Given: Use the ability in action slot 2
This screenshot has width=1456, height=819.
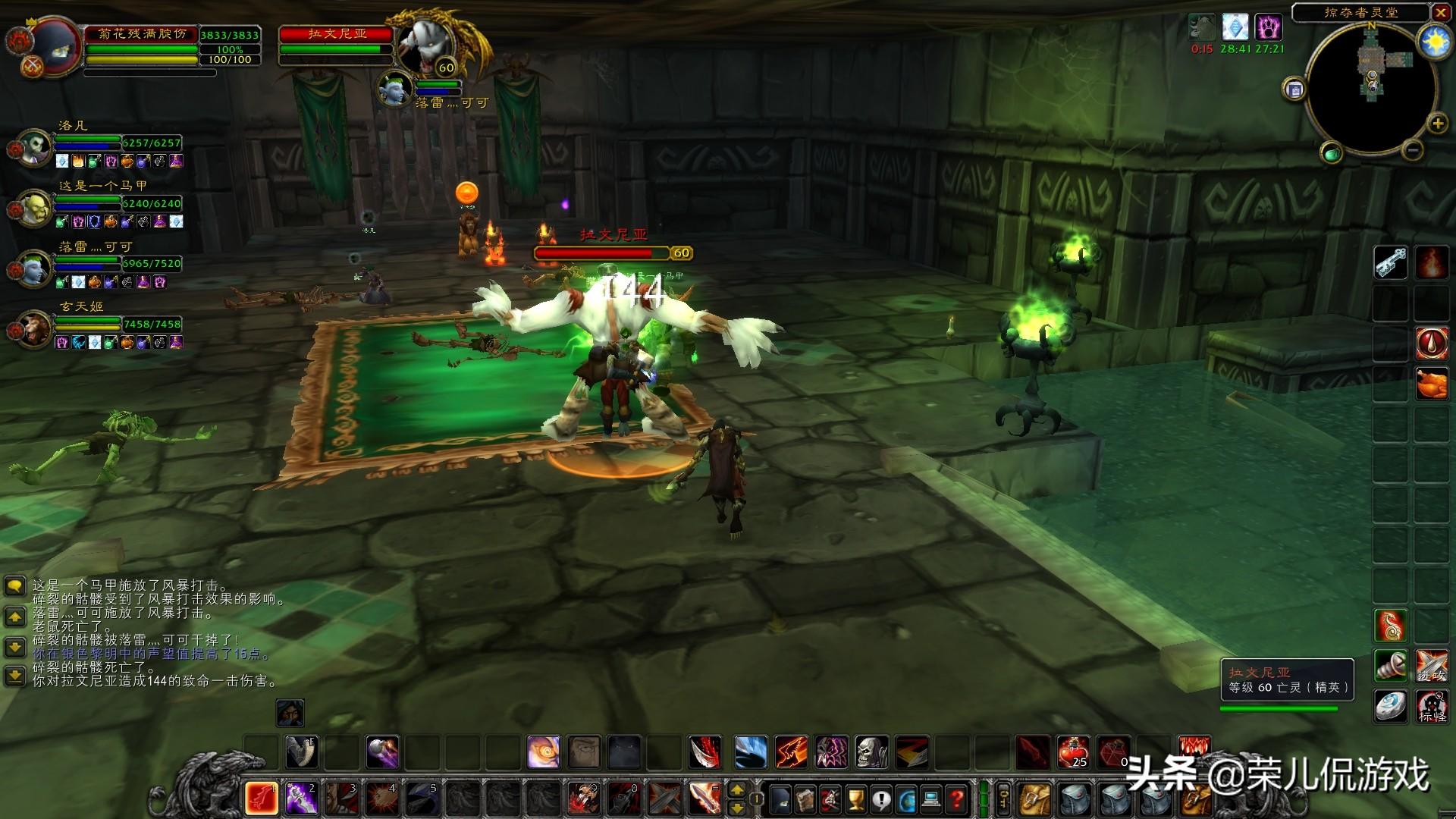Looking at the screenshot, I should tap(301, 798).
